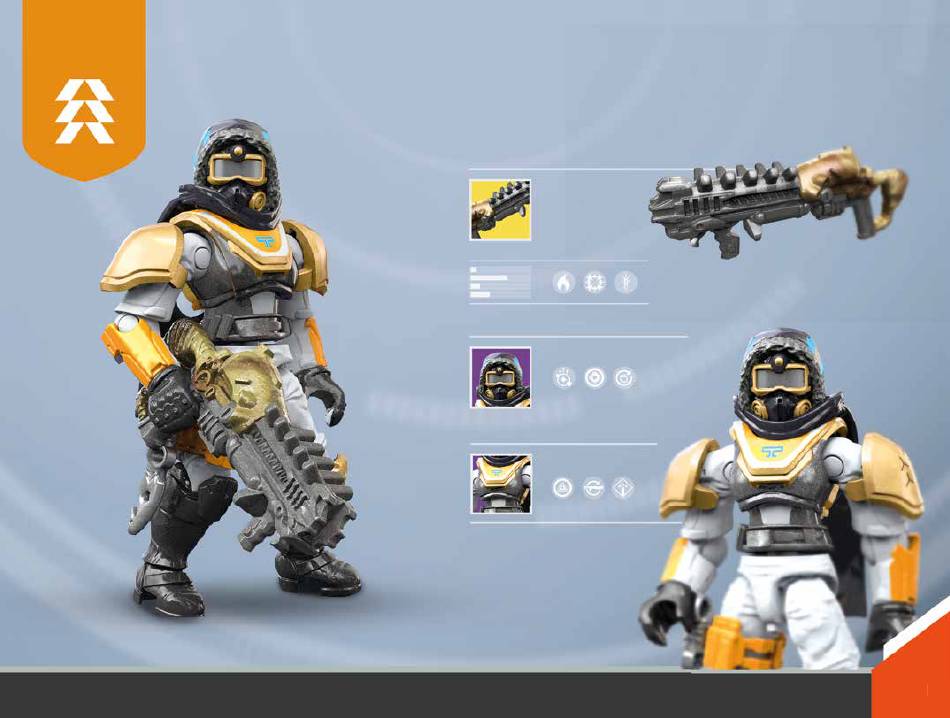Select the hooded helmet item thumbnail

(x=501, y=377)
